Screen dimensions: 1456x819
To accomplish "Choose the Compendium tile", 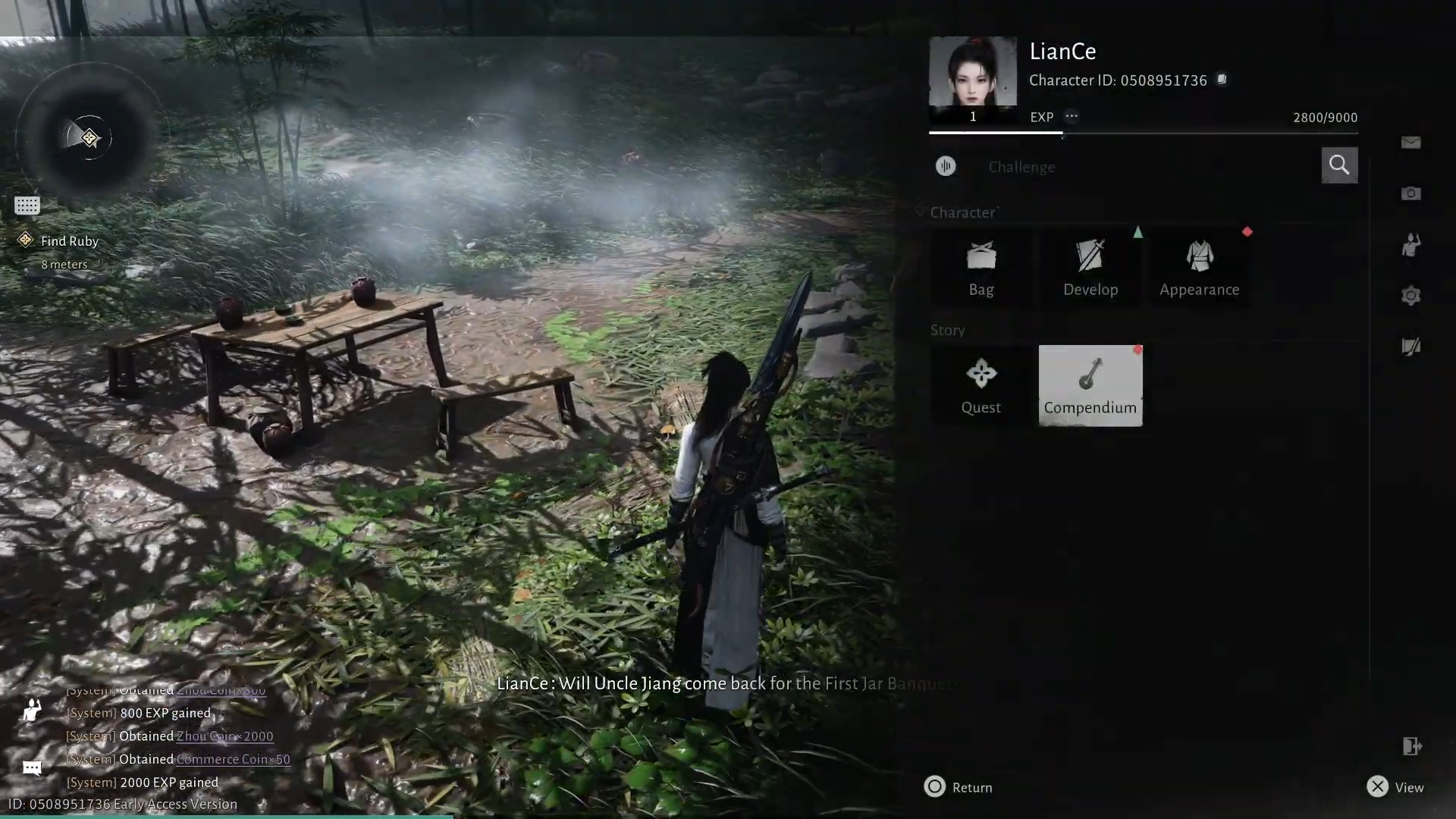I will tap(1090, 386).
